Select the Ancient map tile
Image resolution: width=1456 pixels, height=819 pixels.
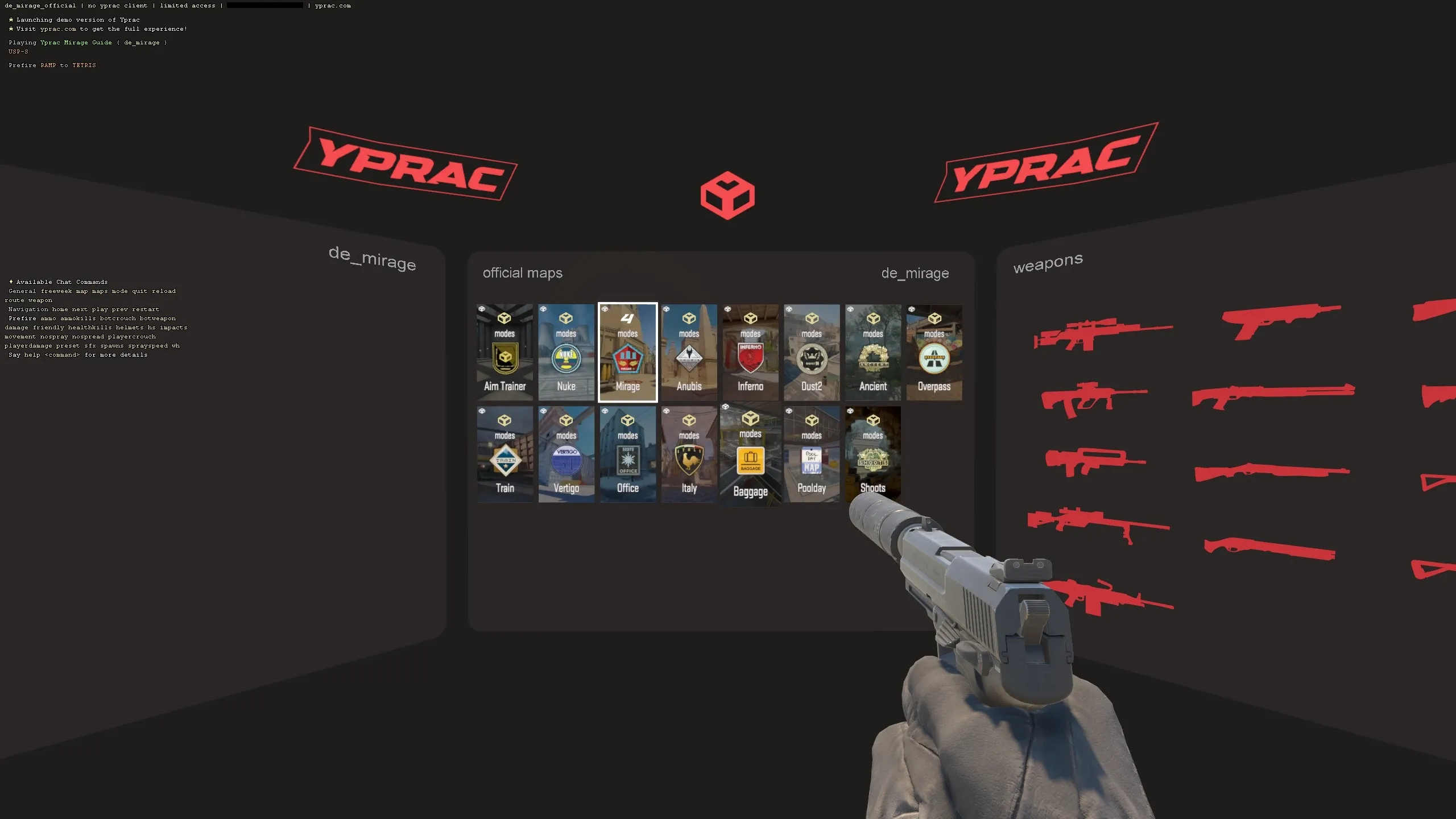[872, 353]
